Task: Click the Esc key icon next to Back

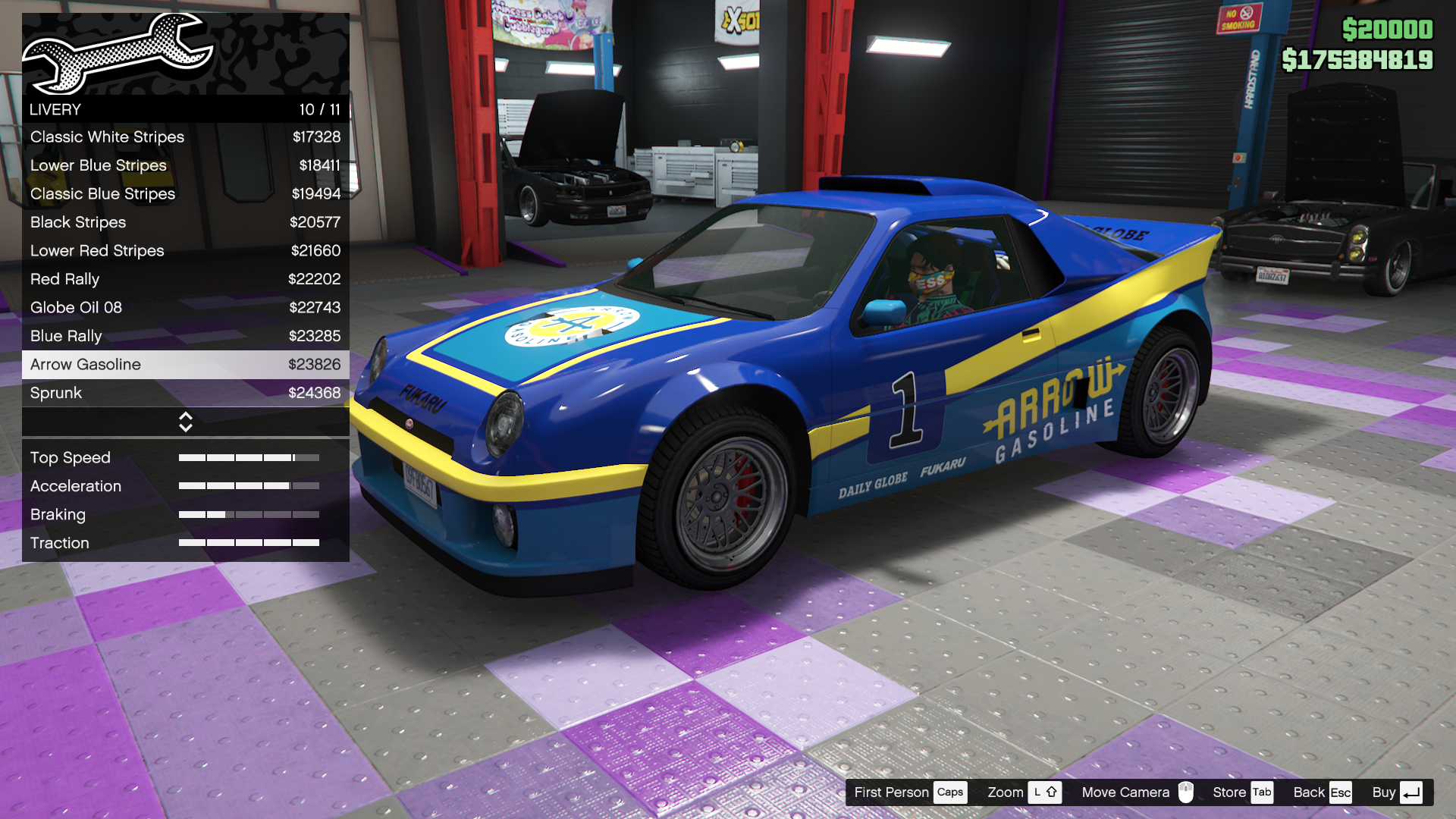Action: [x=1341, y=792]
